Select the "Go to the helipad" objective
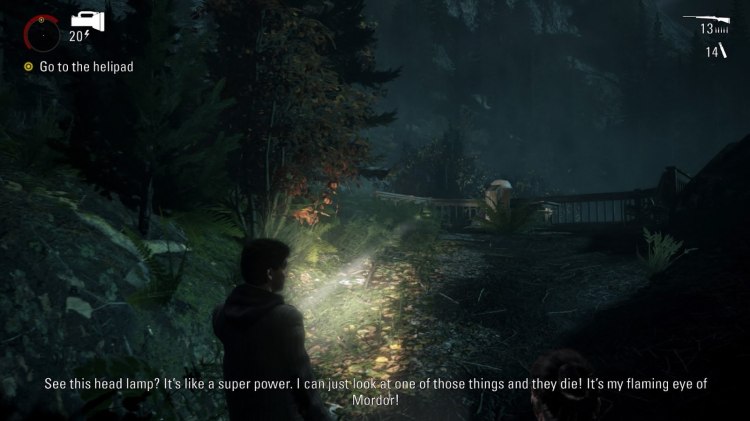Screen dimensions: 750x421 tap(86, 66)
